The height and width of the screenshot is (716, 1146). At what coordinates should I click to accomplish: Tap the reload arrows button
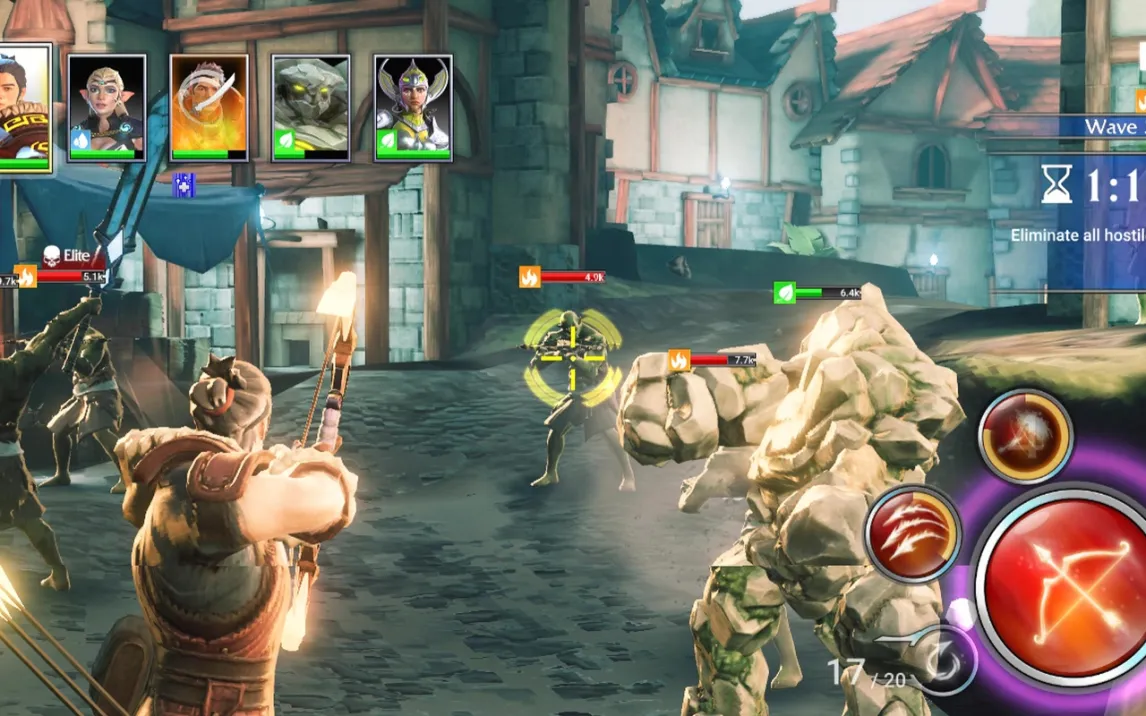(943, 662)
